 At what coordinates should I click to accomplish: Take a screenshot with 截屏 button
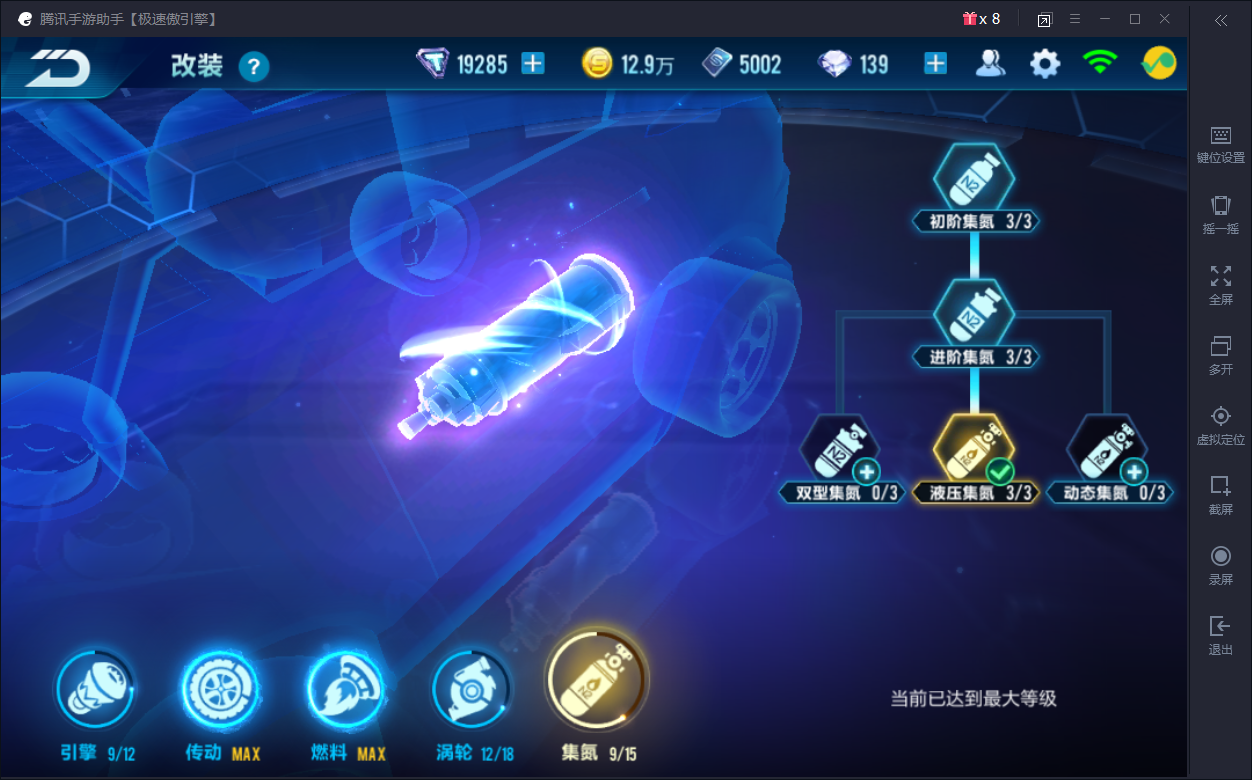click(1220, 495)
